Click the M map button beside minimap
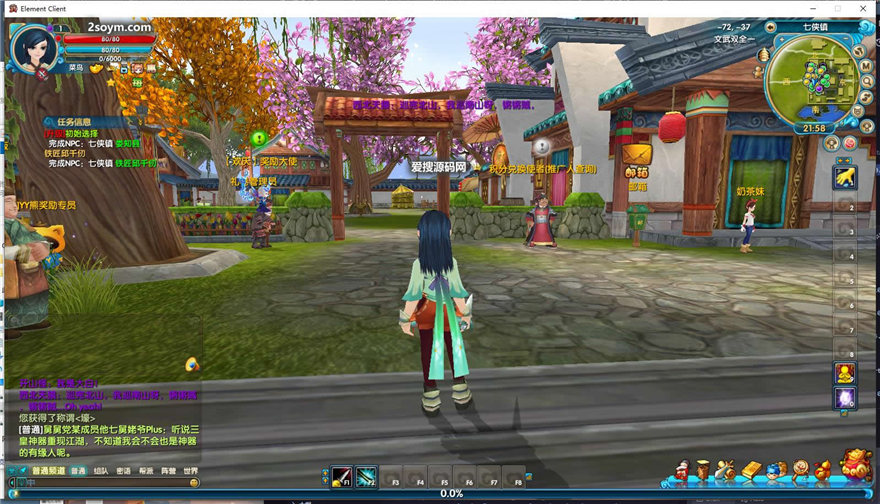This screenshot has width=880, height=504. pyautogui.click(x=866, y=67)
